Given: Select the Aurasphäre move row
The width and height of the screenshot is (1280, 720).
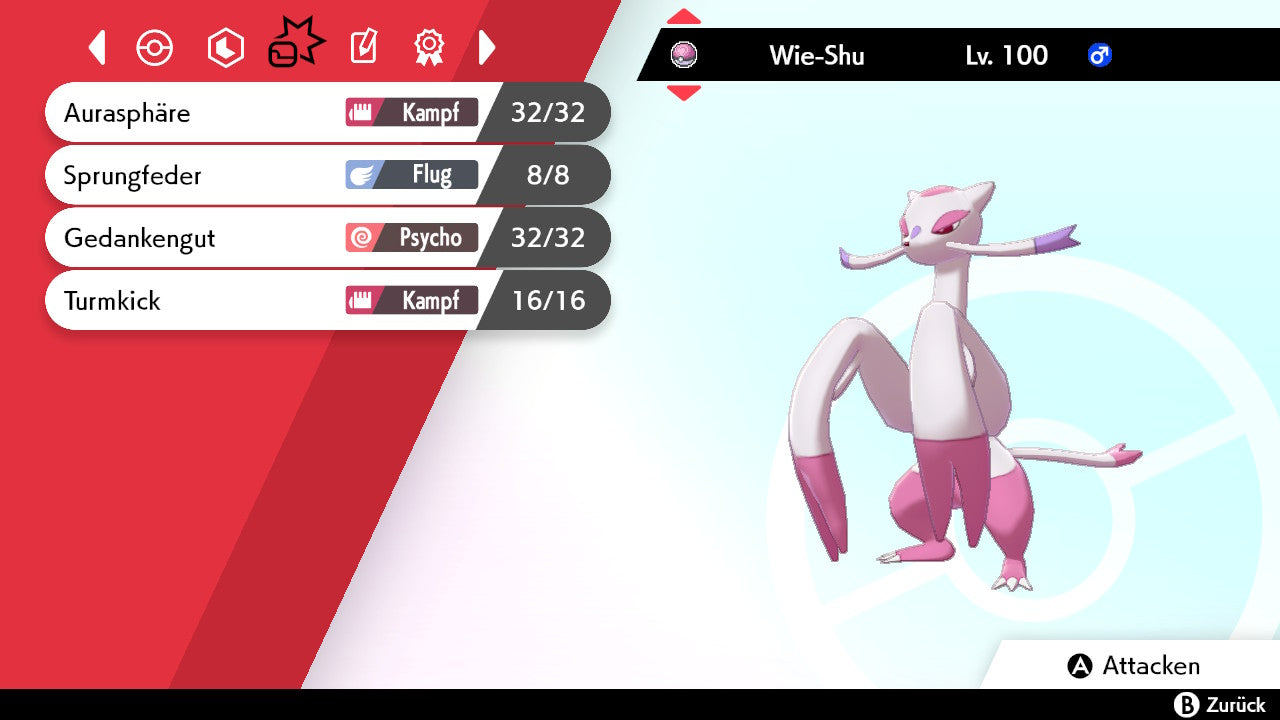Looking at the screenshot, I should click(325, 113).
